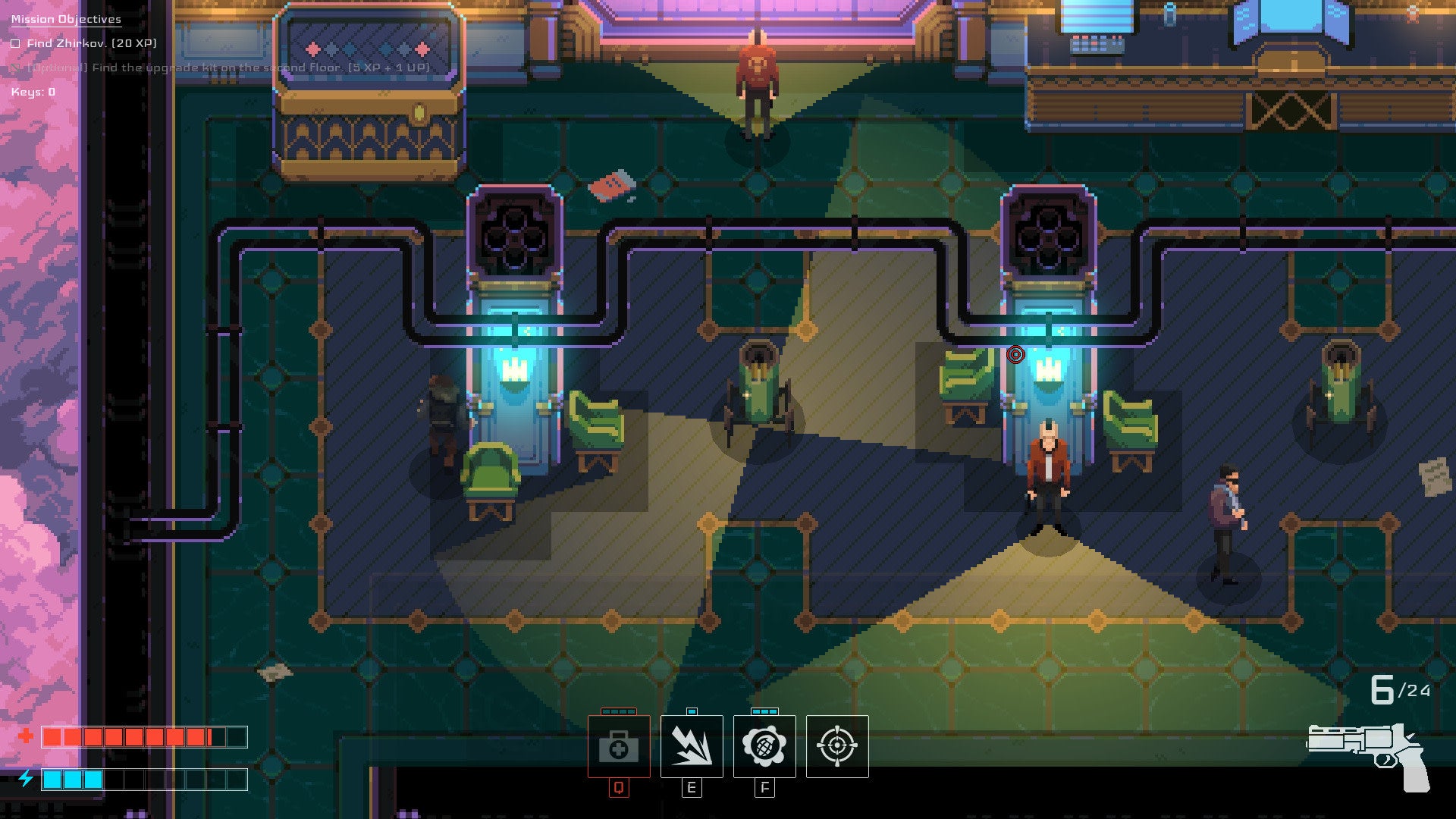This screenshot has height=819, width=1456.
Task: Click the Find Zhirkov objective
Action: click(91, 43)
